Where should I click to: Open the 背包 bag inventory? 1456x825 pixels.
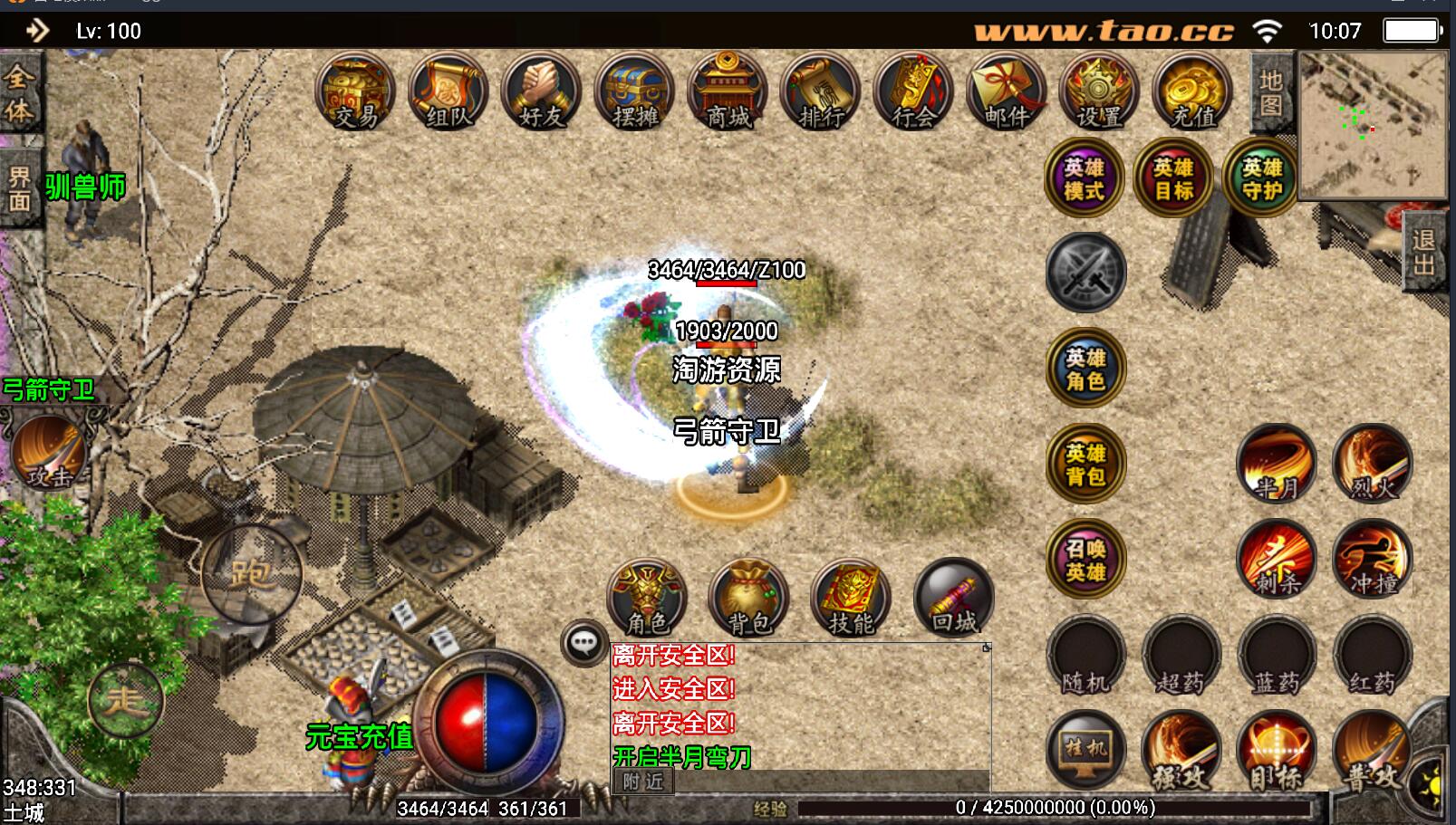coord(748,598)
